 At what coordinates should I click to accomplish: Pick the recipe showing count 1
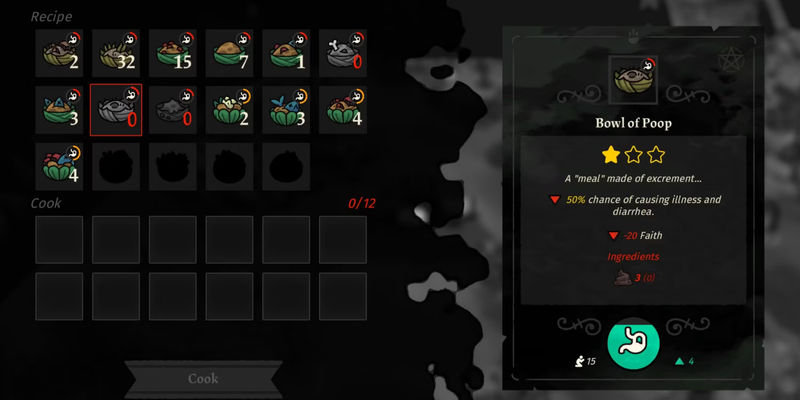286,53
